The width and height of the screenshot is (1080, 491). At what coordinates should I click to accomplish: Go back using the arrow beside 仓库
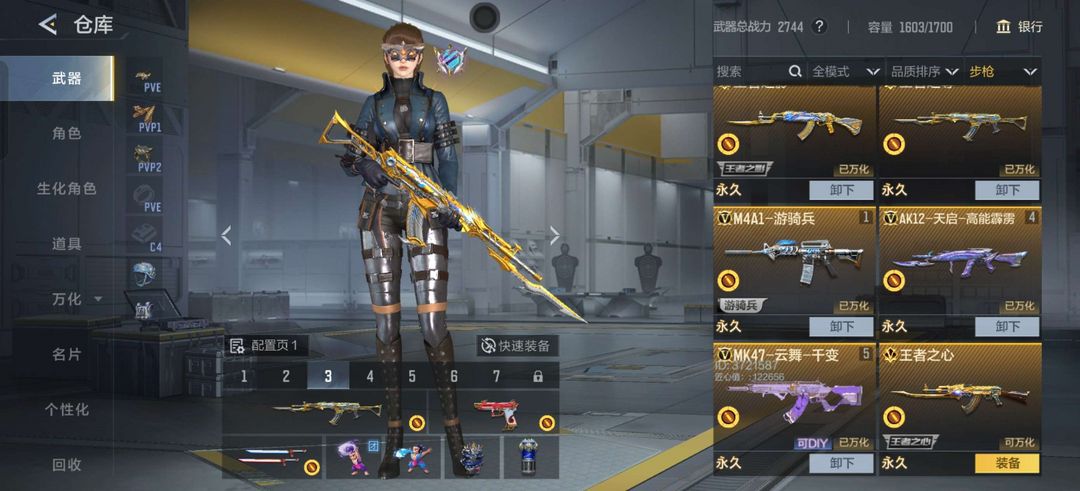click(x=47, y=25)
